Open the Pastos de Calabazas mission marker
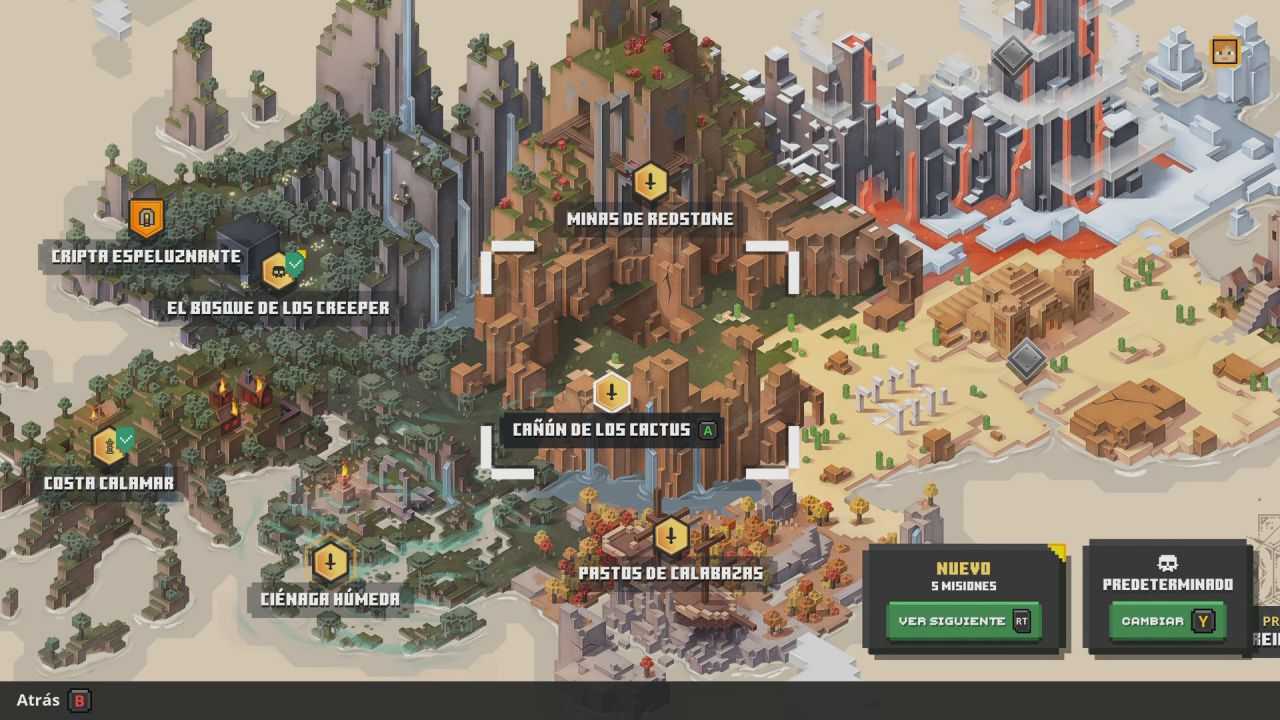Image resolution: width=1280 pixels, height=720 pixels. pyautogui.click(x=671, y=536)
